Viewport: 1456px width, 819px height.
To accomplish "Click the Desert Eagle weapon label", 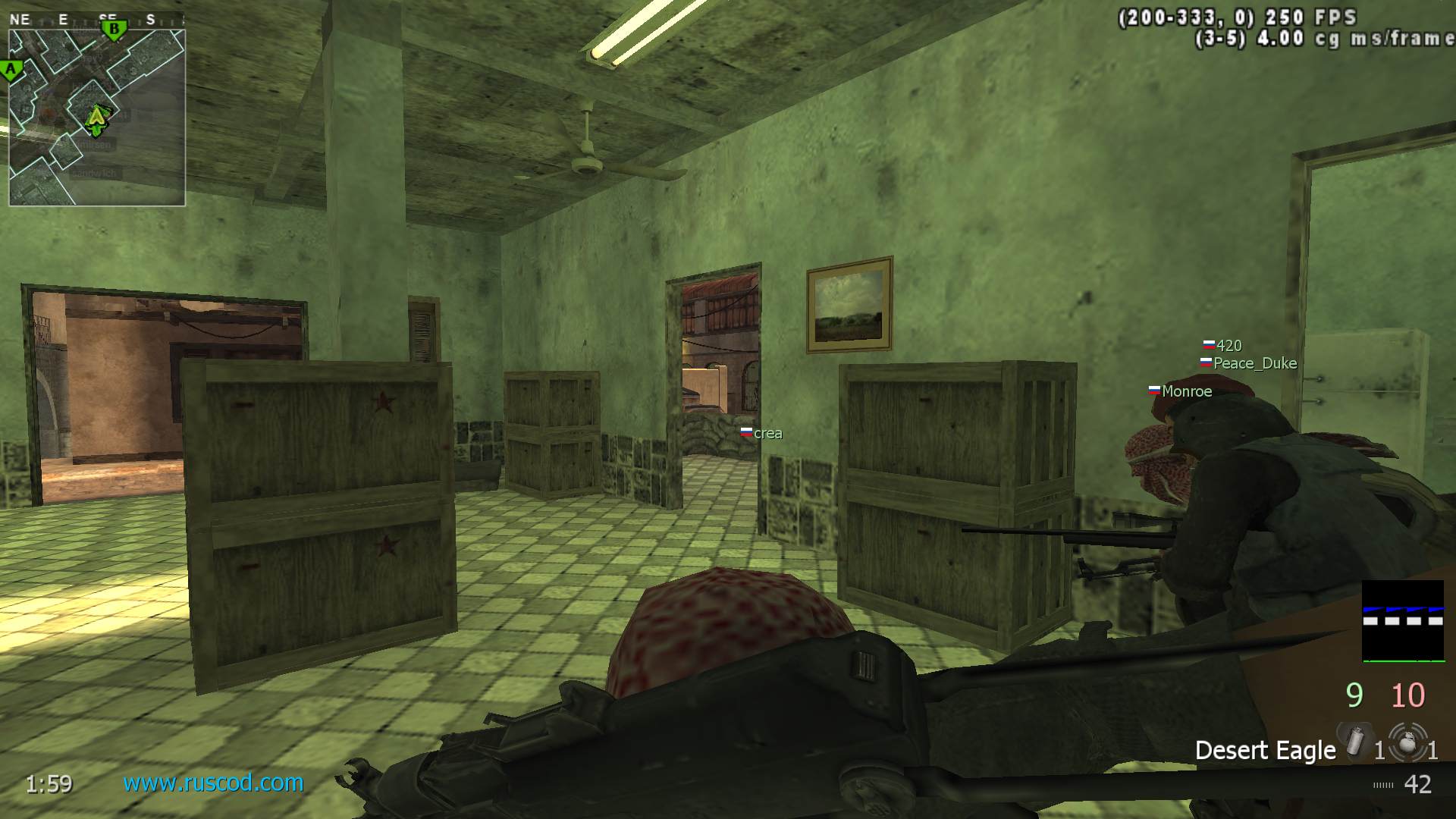I will coord(1265,750).
